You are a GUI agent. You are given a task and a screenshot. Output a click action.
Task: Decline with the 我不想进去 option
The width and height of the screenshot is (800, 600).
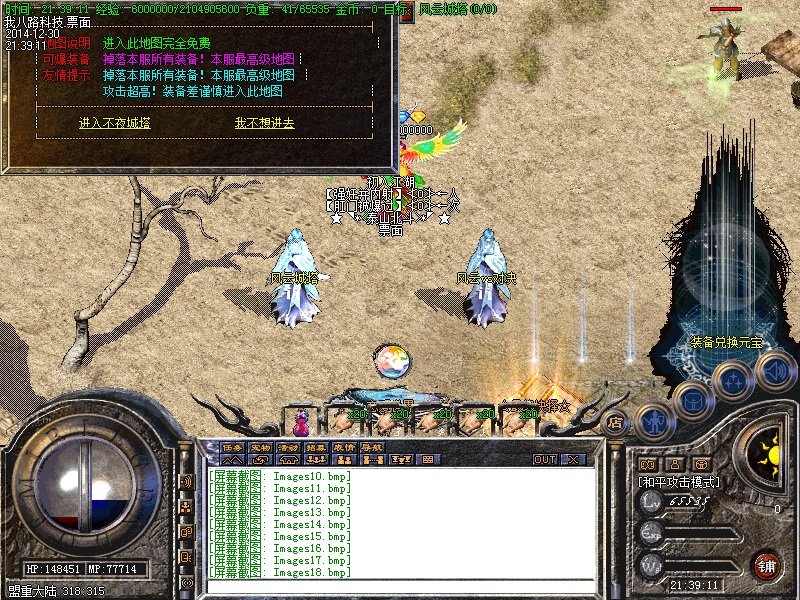coord(264,123)
